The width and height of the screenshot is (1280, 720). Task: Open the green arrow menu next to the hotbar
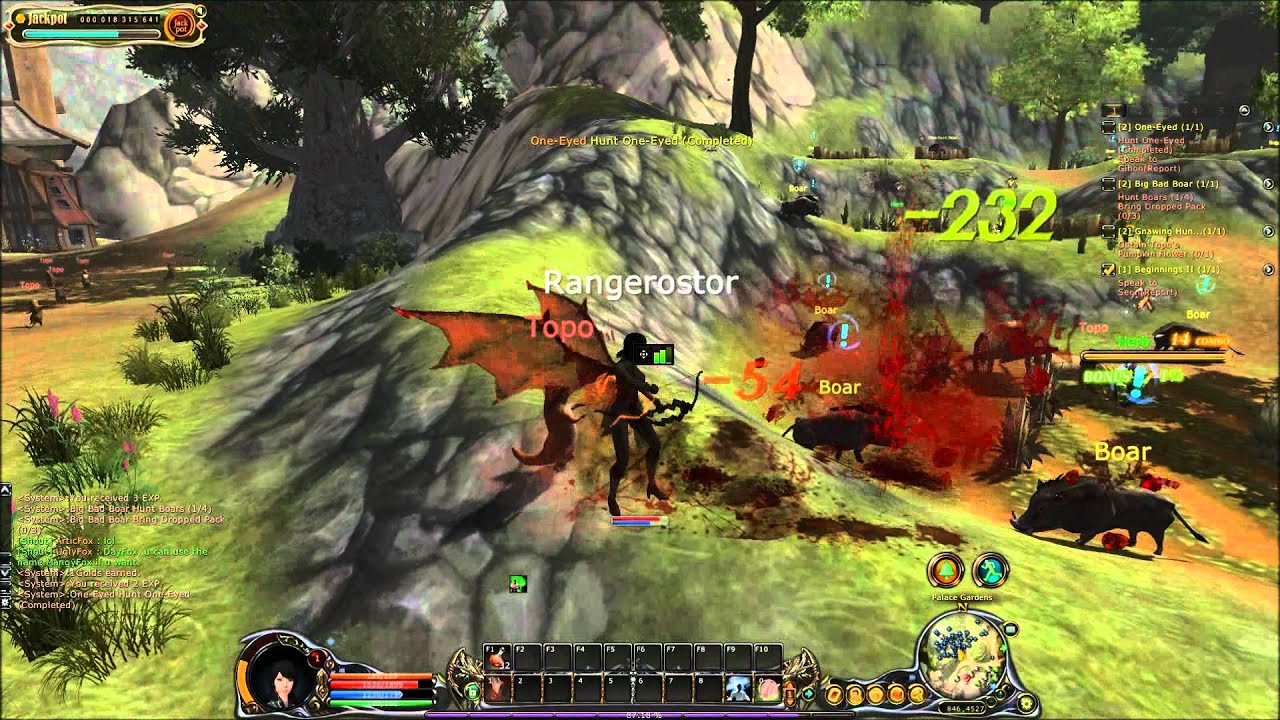808,693
